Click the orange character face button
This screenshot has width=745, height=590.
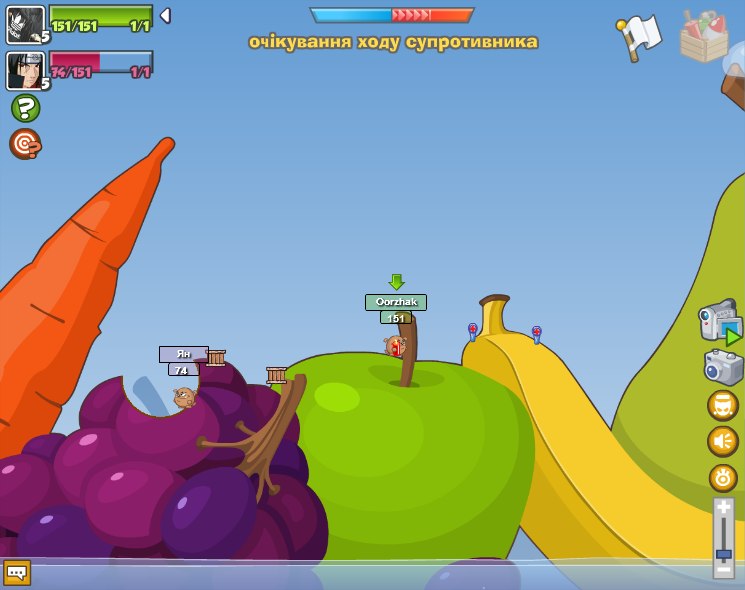coord(723,405)
